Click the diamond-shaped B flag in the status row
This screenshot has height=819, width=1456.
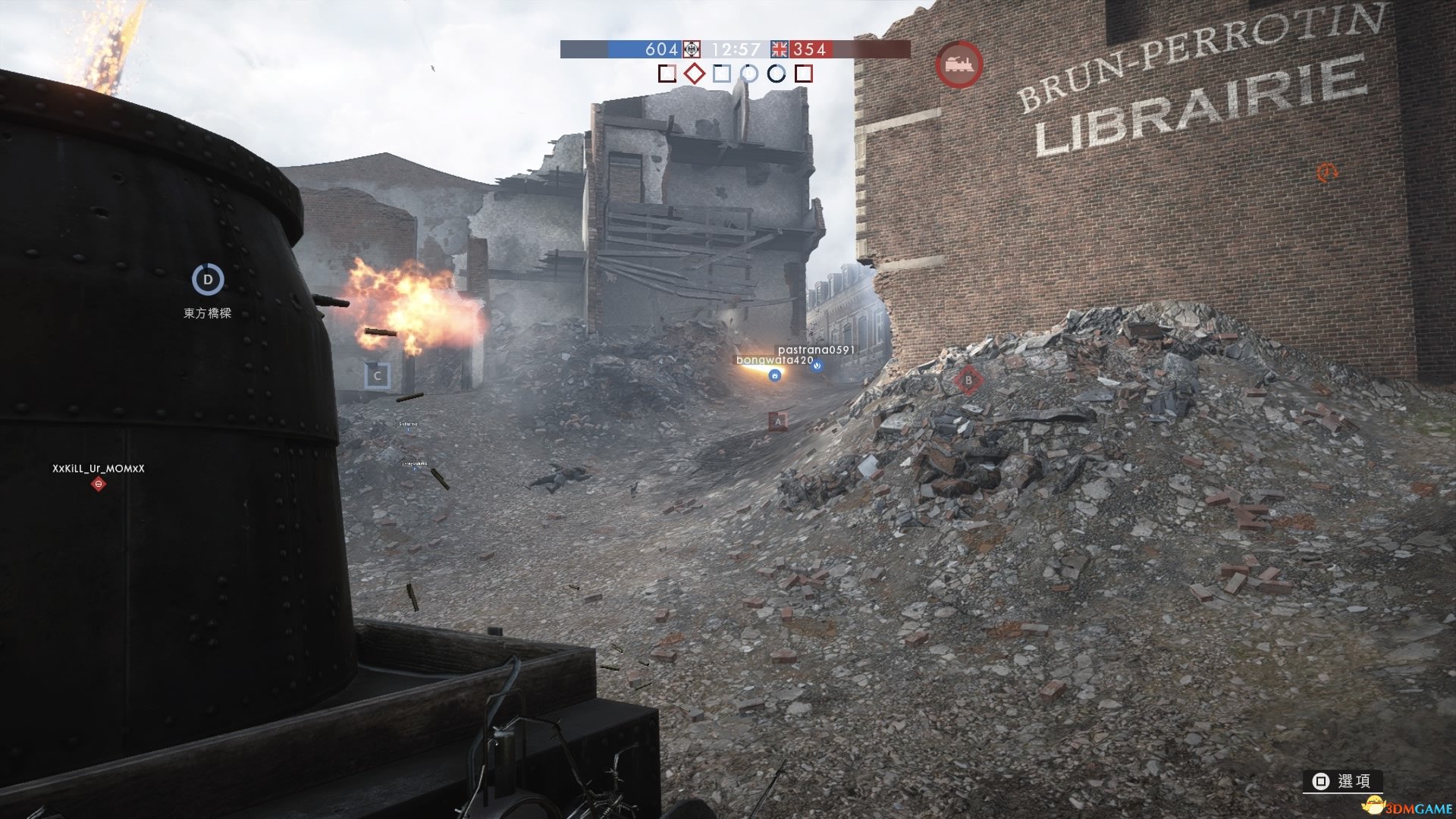(x=694, y=74)
